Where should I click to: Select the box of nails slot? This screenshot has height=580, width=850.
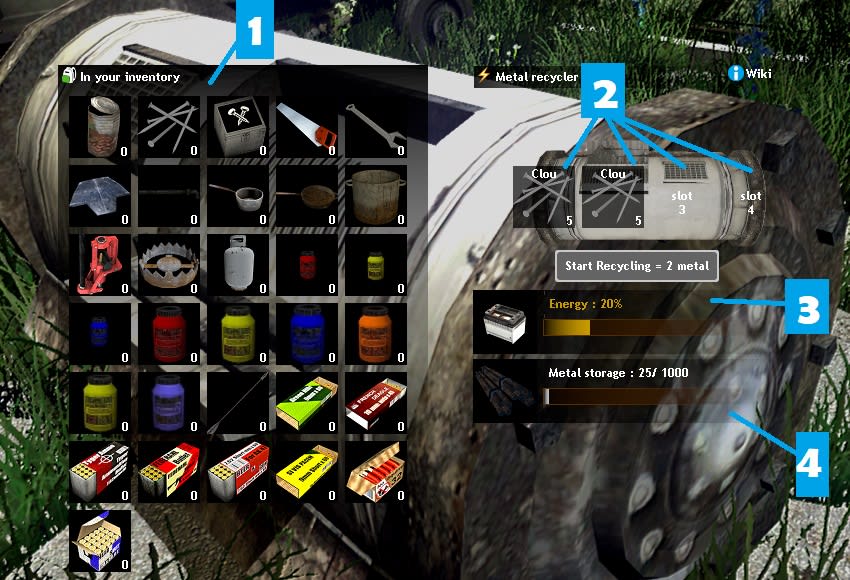click(x=238, y=127)
